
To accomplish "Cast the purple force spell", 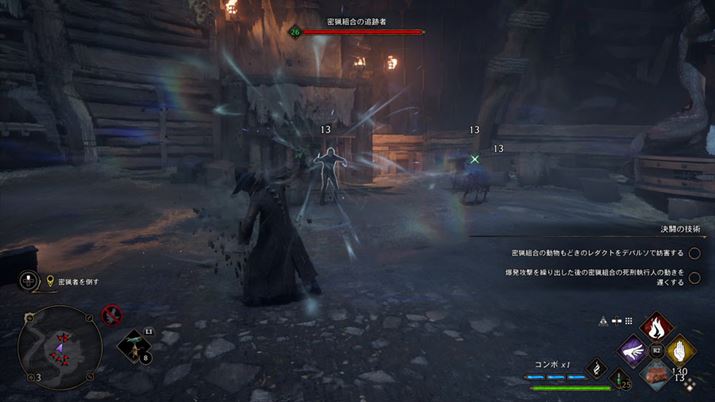I will tap(633, 350).
